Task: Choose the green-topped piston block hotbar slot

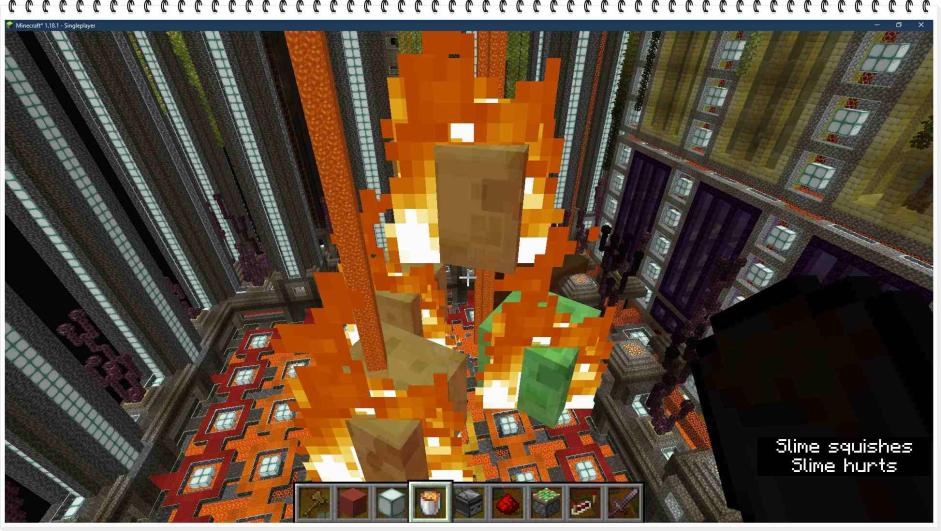Action: pos(546,501)
